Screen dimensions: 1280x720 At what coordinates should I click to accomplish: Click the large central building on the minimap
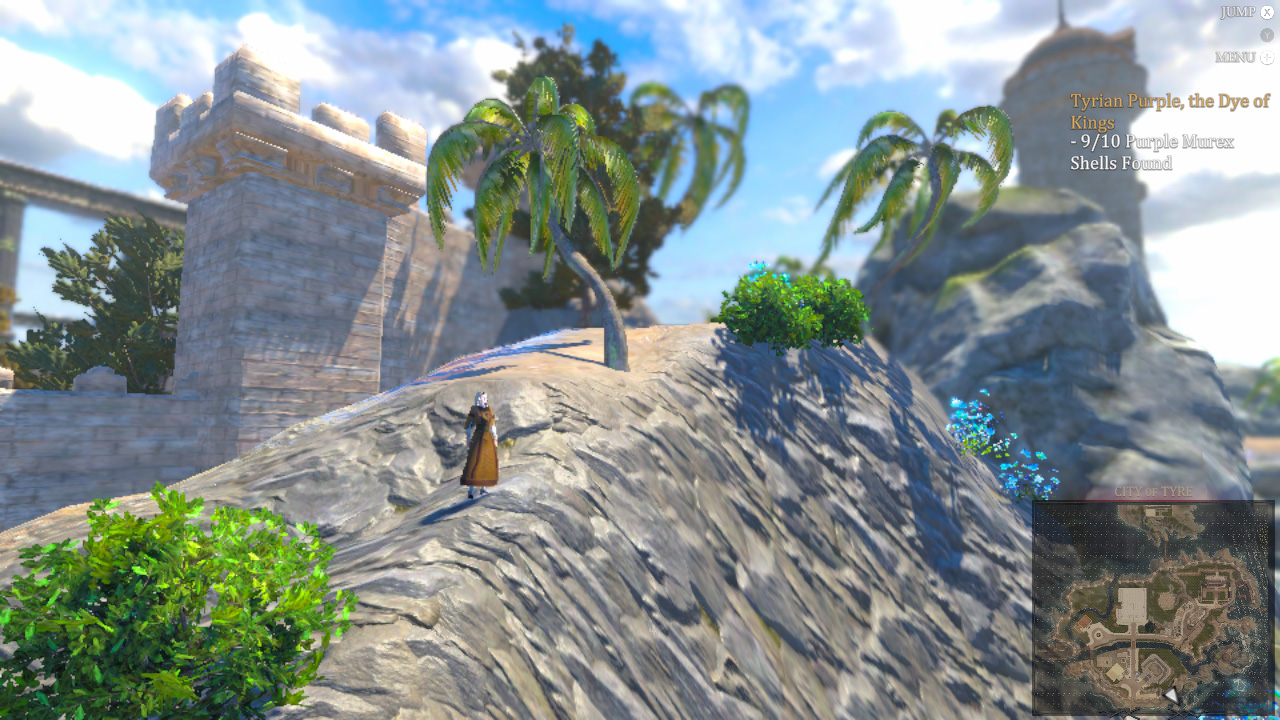point(1130,602)
